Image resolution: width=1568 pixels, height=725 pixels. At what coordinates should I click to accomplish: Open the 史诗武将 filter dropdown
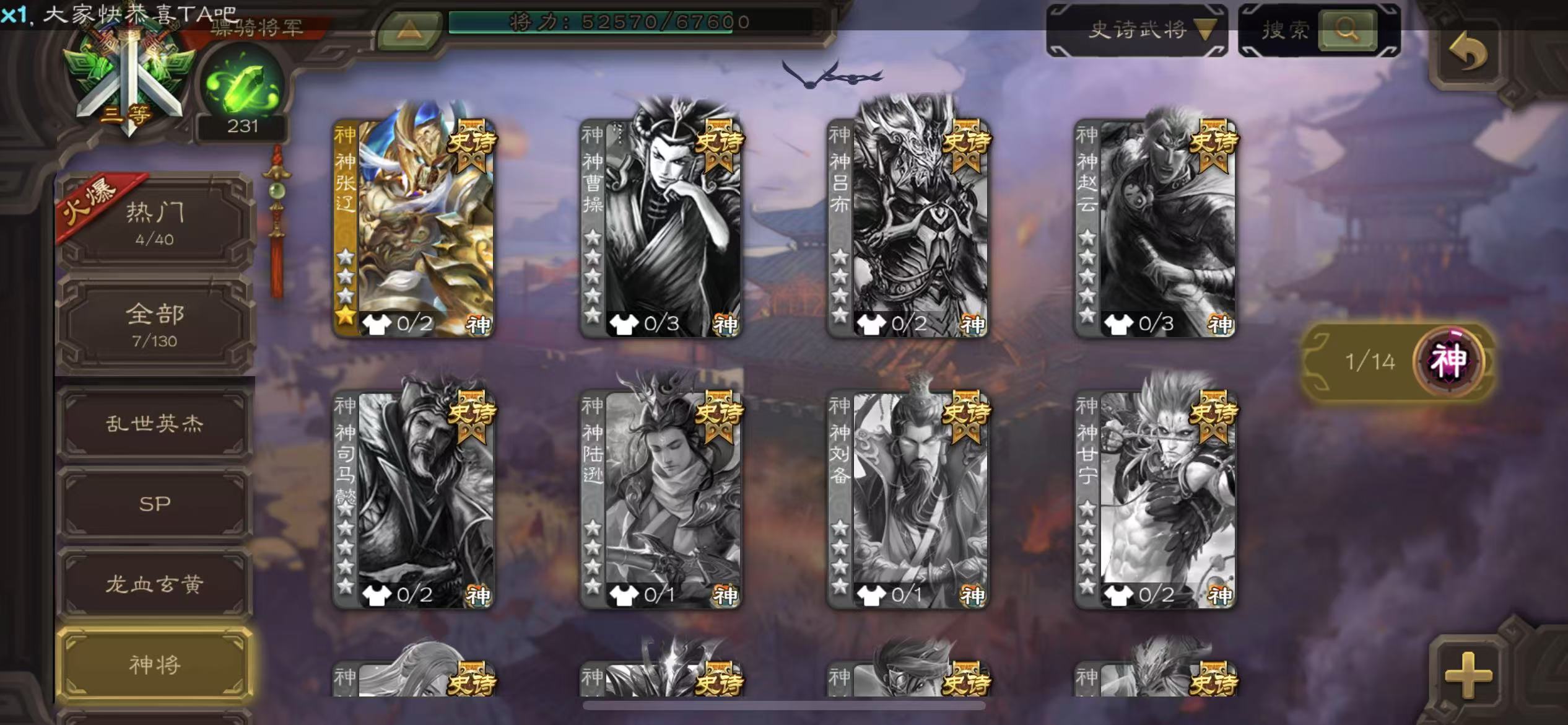(1137, 29)
